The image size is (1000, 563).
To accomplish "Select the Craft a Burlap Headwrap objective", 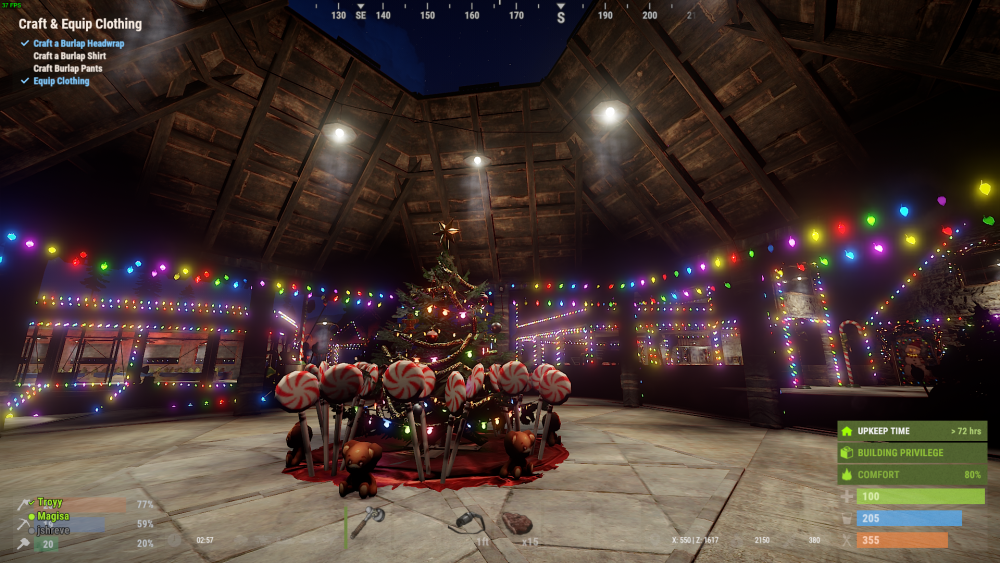I will click(78, 44).
